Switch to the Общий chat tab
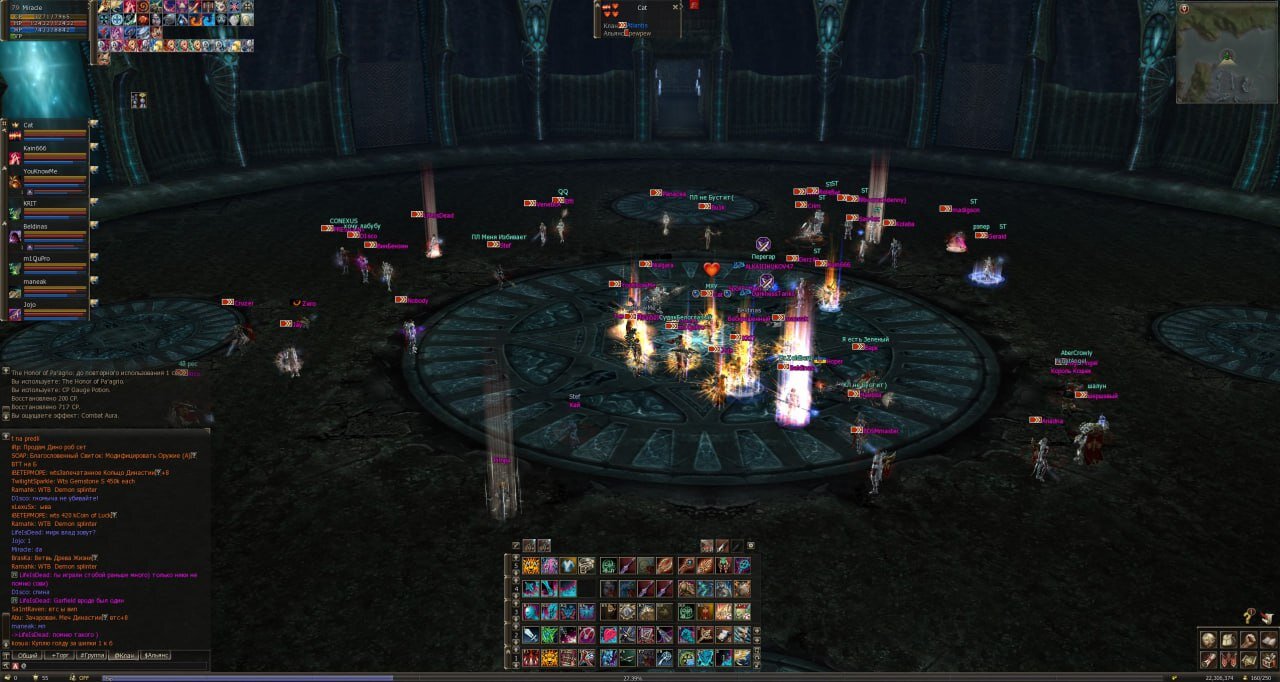This screenshot has height=682, width=1280. point(27,655)
